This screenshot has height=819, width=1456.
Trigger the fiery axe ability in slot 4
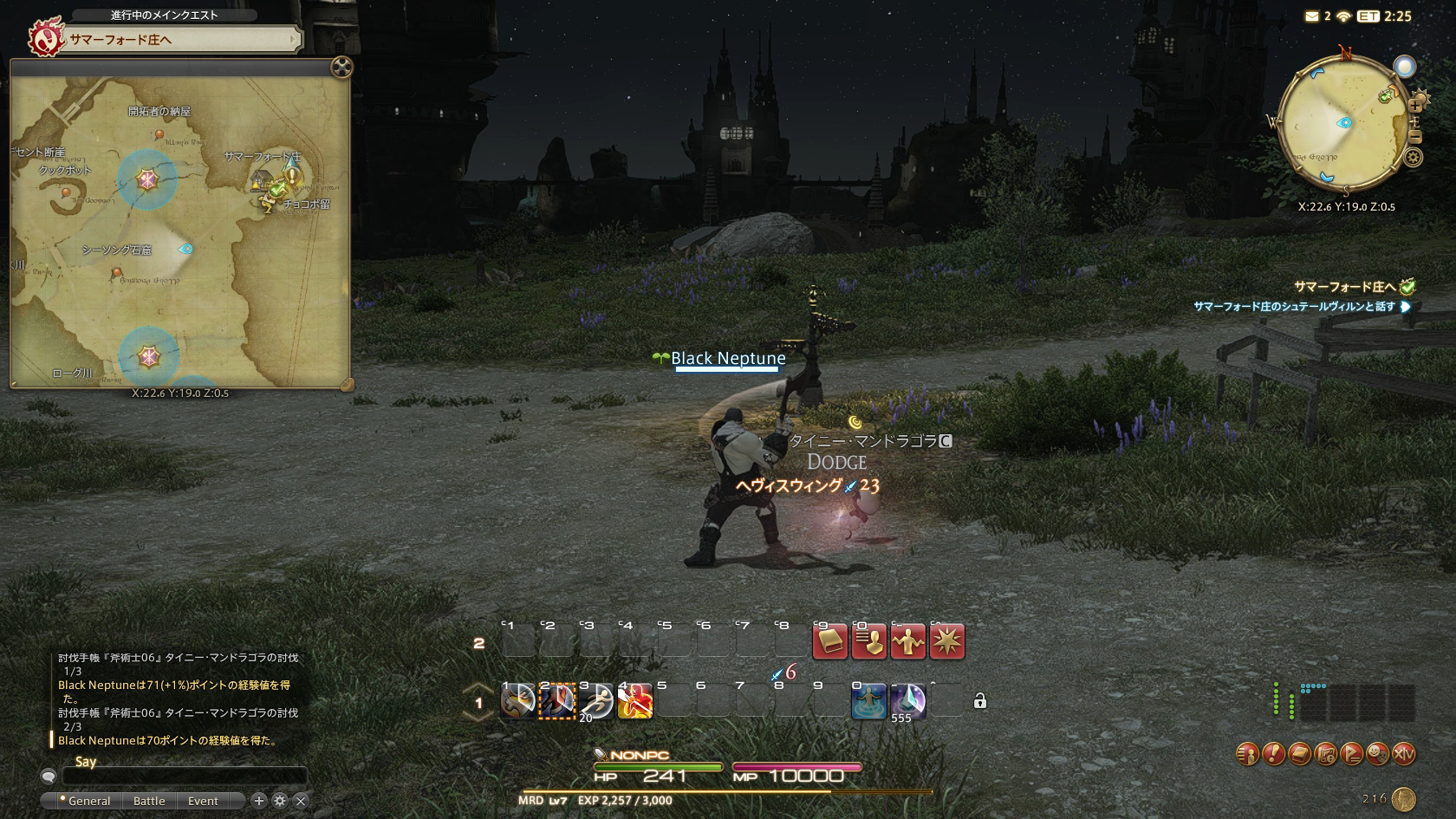pyautogui.click(x=635, y=701)
